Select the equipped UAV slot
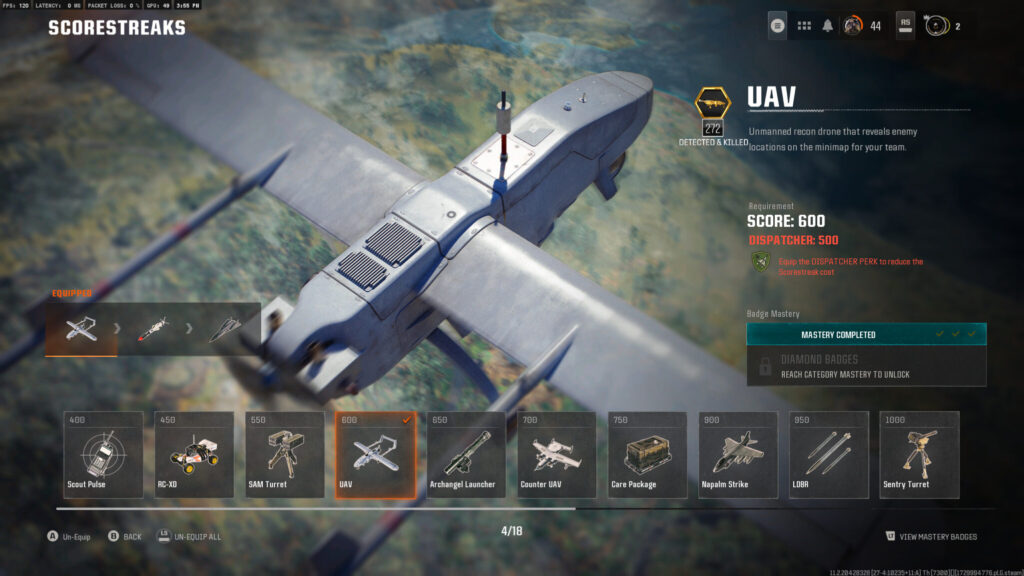 [x=81, y=329]
